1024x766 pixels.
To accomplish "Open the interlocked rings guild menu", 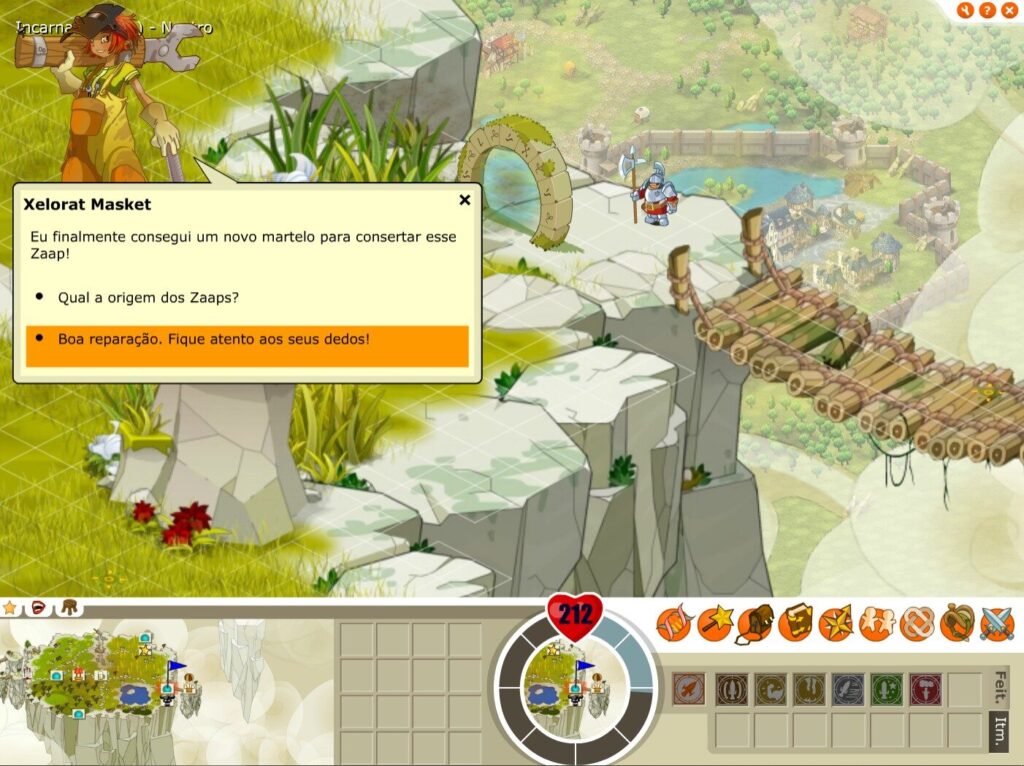I will click(x=916, y=624).
